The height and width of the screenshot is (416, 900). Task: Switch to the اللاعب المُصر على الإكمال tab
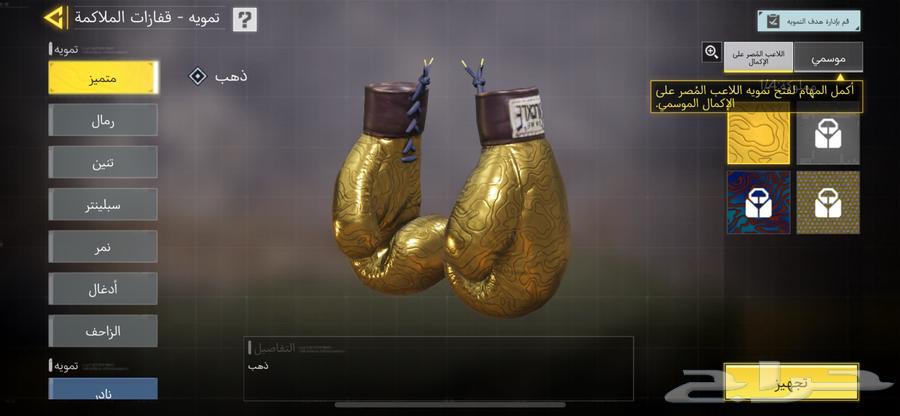tap(758, 57)
